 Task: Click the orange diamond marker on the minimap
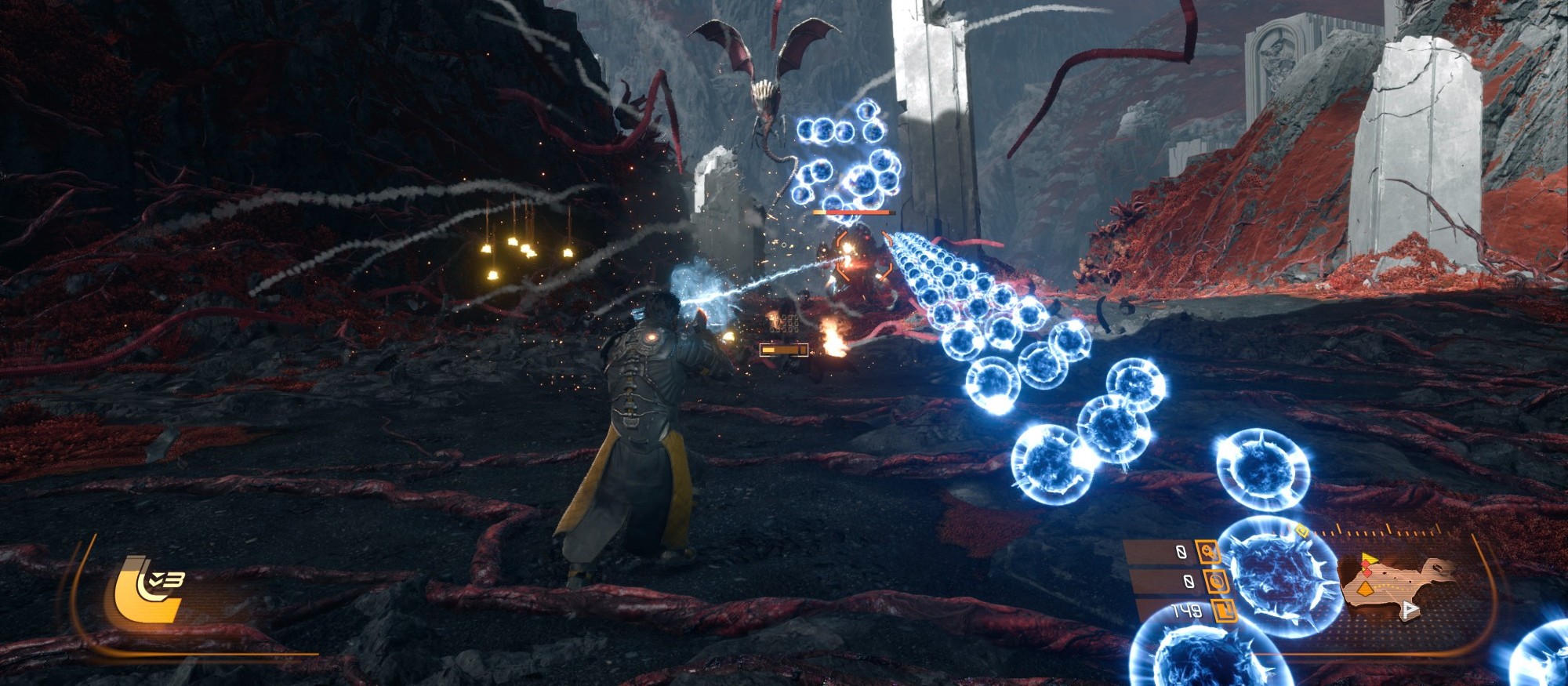[x=1366, y=588]
